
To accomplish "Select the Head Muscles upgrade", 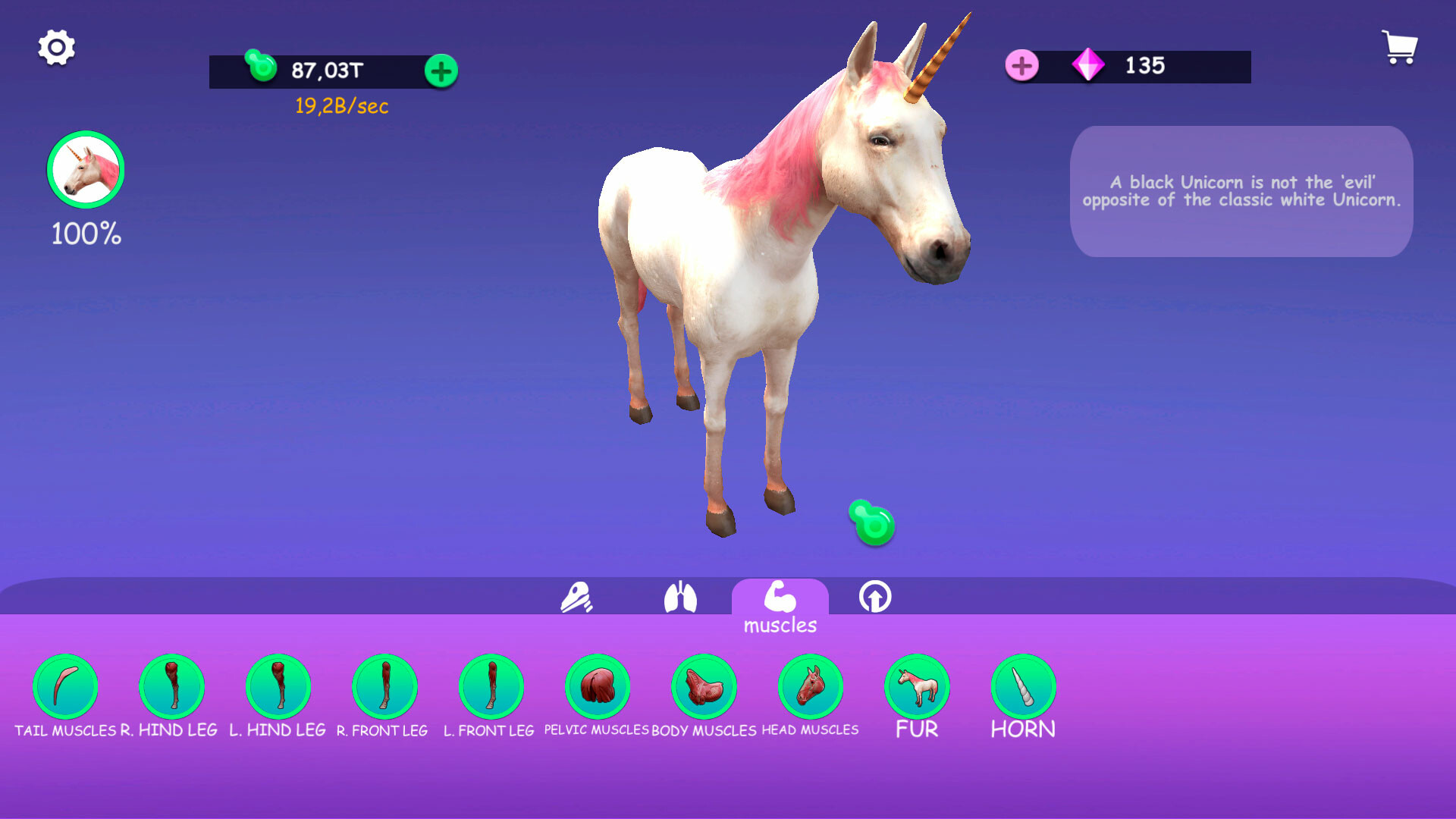I will tap(811, 688).
